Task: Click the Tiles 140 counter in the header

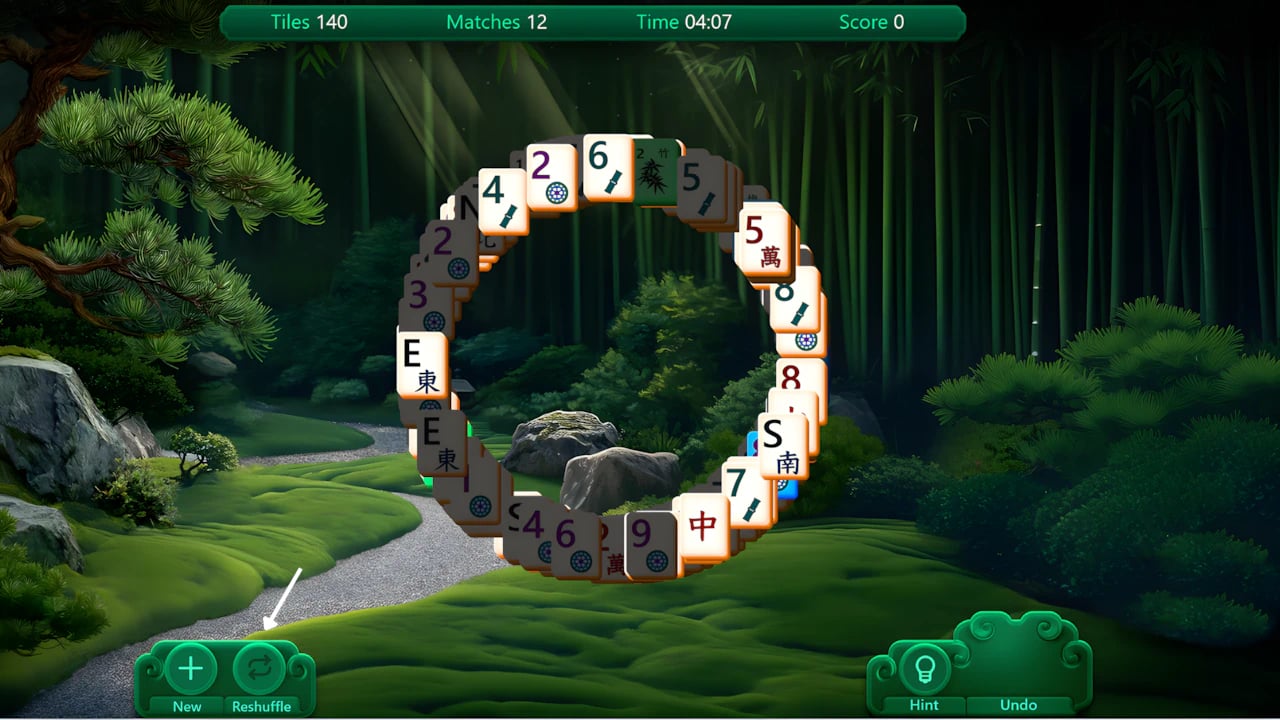Action: pyautogui.click(x=307, y=21)
